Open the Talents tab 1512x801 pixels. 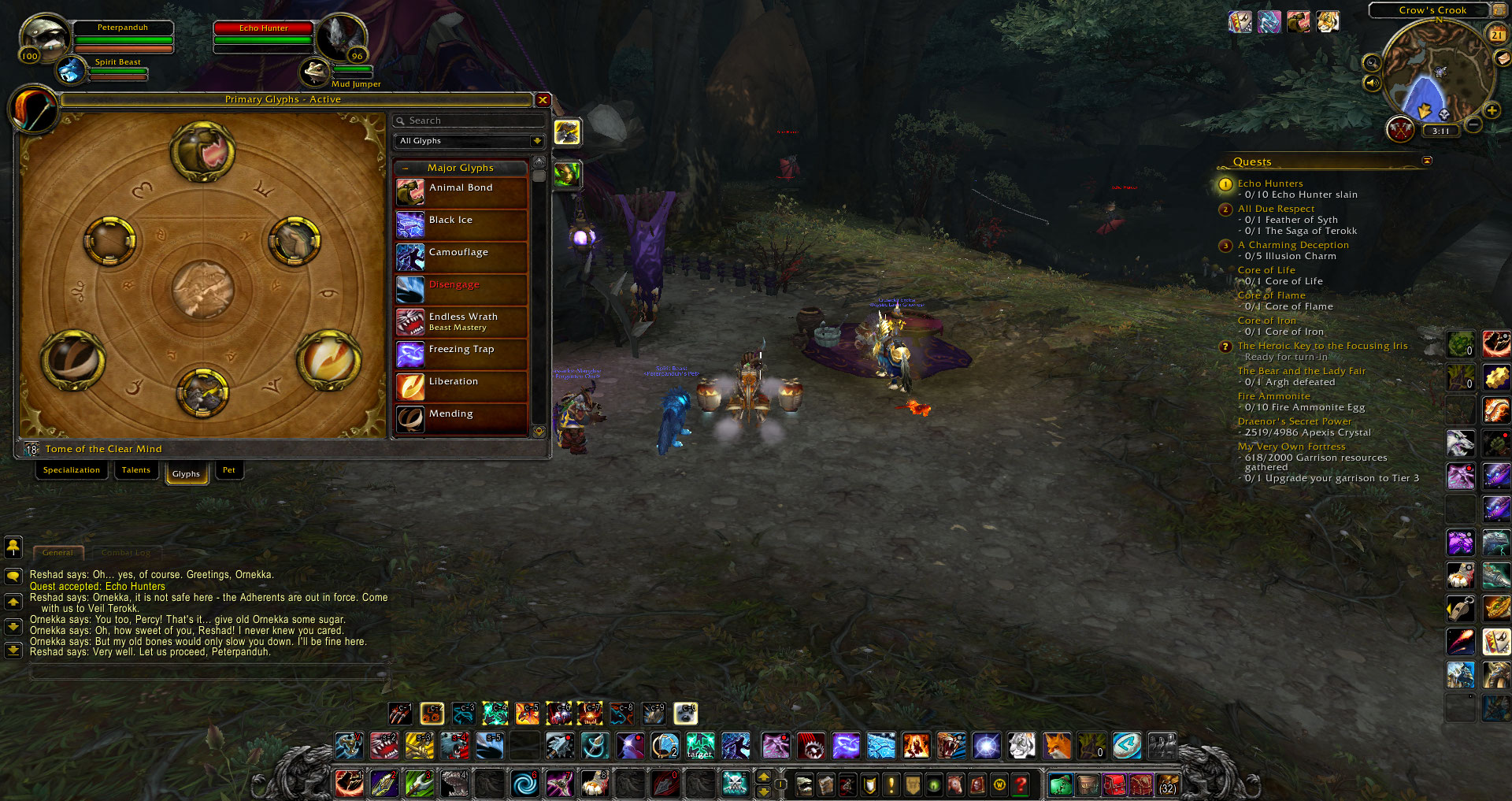click(x=136, y=470)
